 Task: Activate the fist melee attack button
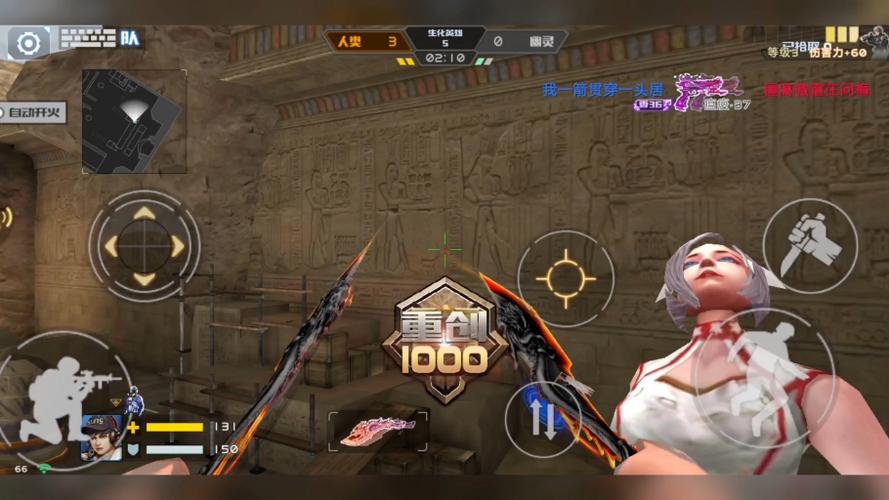[x=809, y=245]
